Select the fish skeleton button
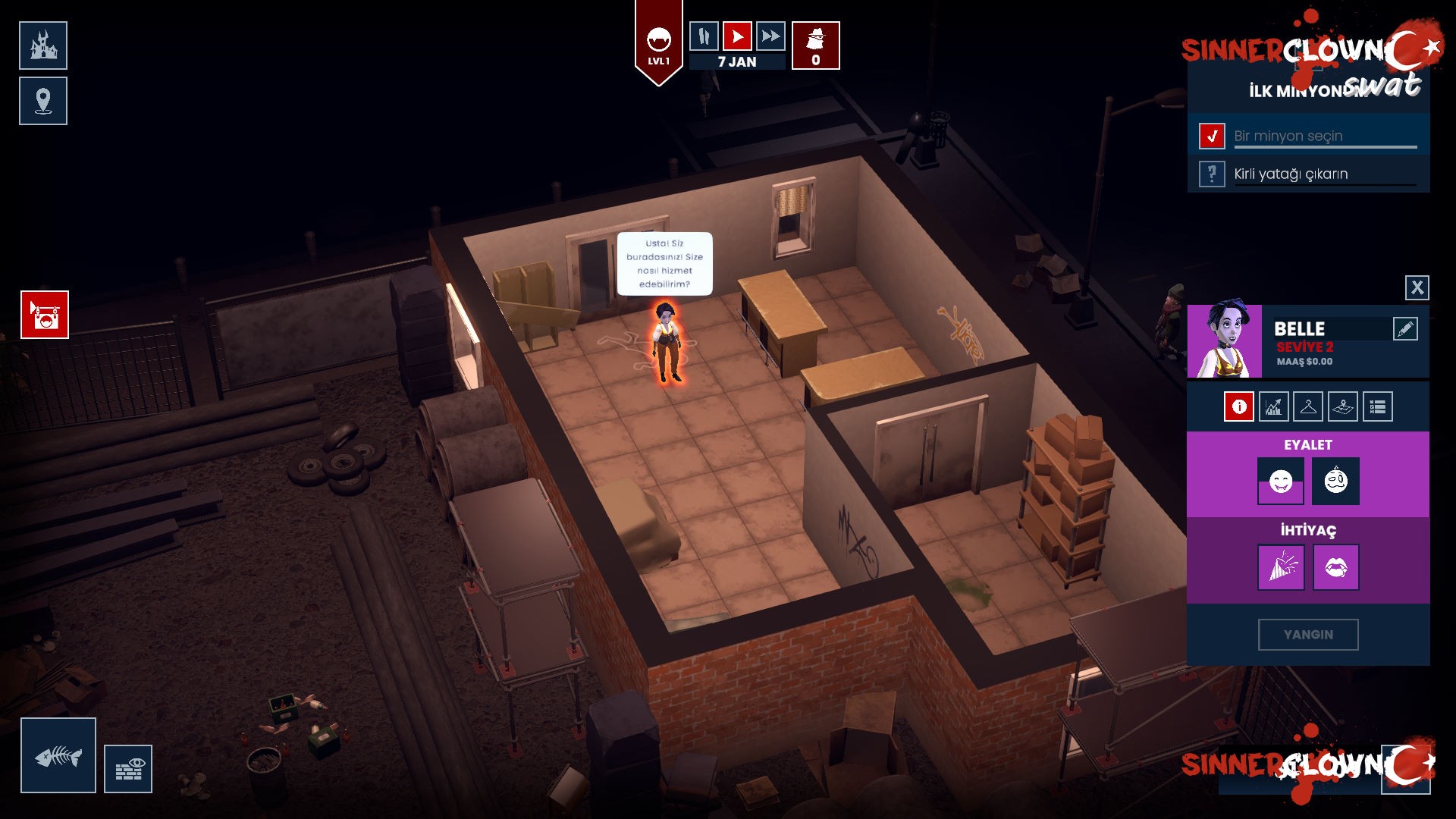1456x819 pixels. click(58, 755)
